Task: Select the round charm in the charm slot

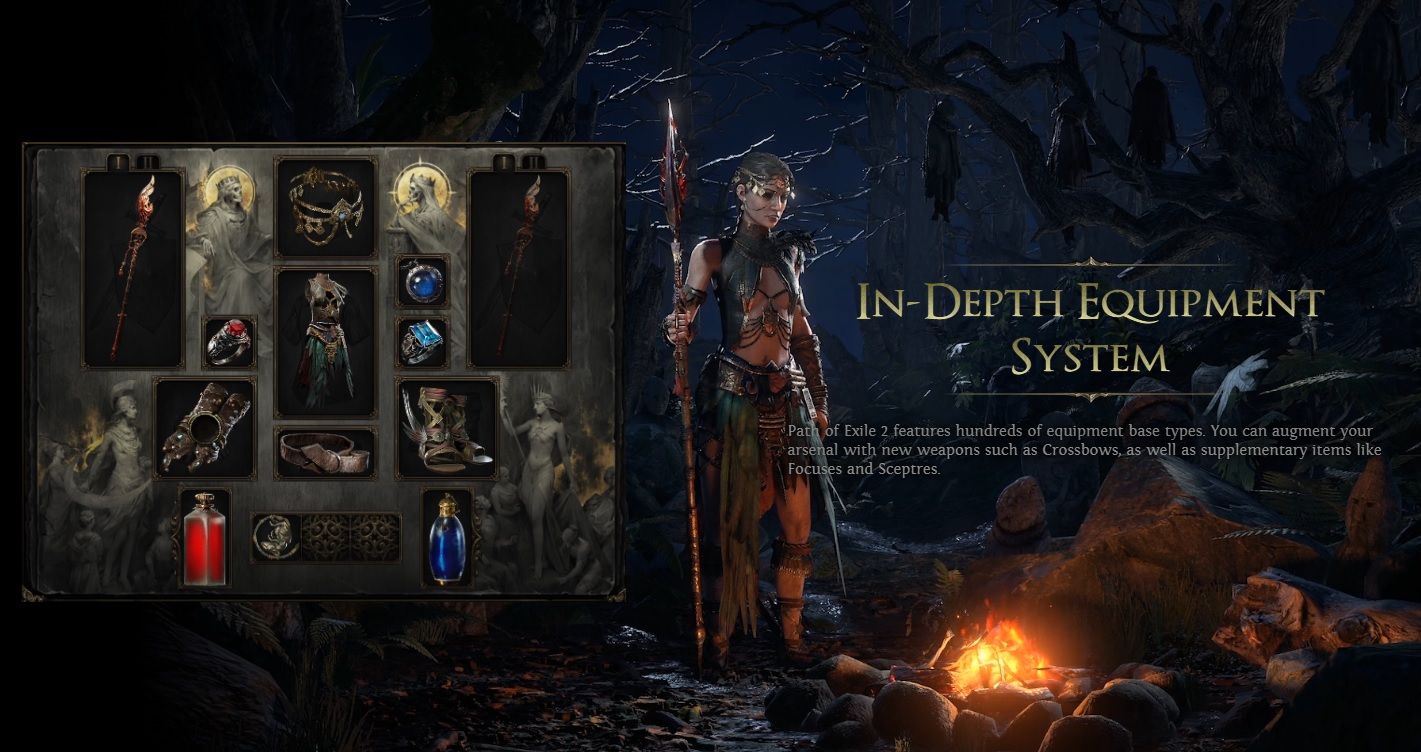Action: (x=275, y=537)
